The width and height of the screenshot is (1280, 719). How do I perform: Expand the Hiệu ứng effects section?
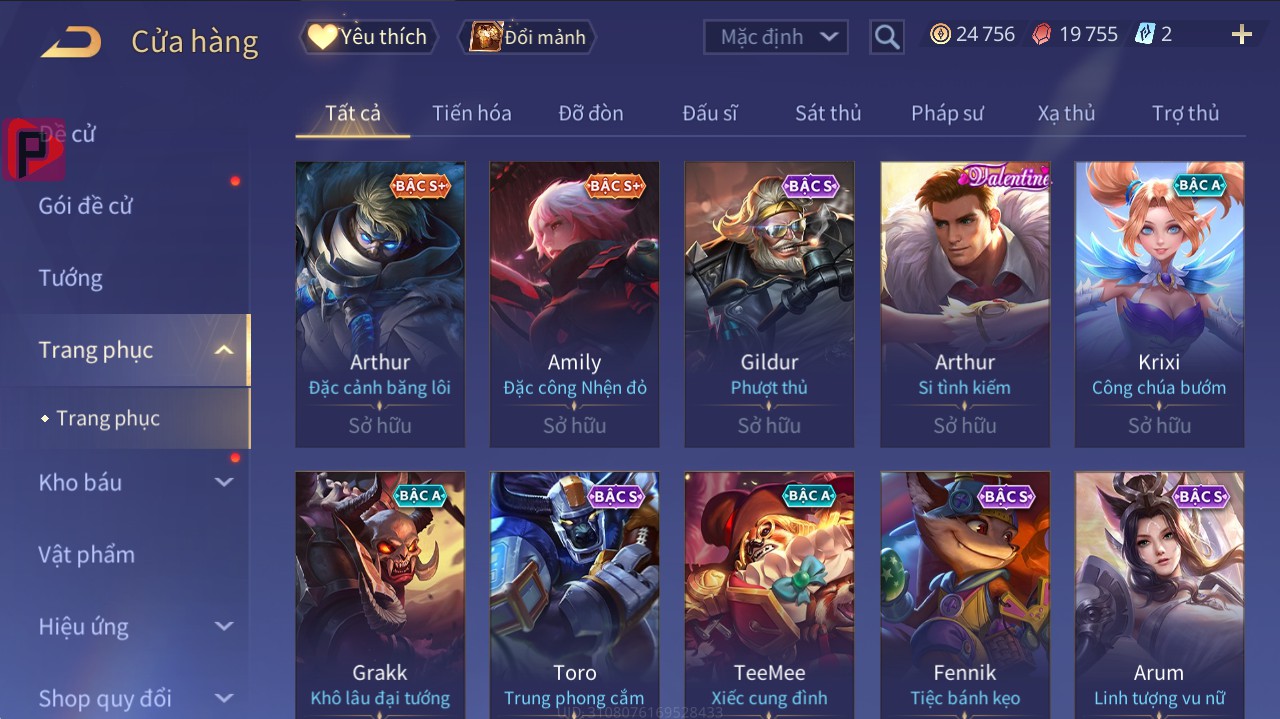click(x=136, y=627)
